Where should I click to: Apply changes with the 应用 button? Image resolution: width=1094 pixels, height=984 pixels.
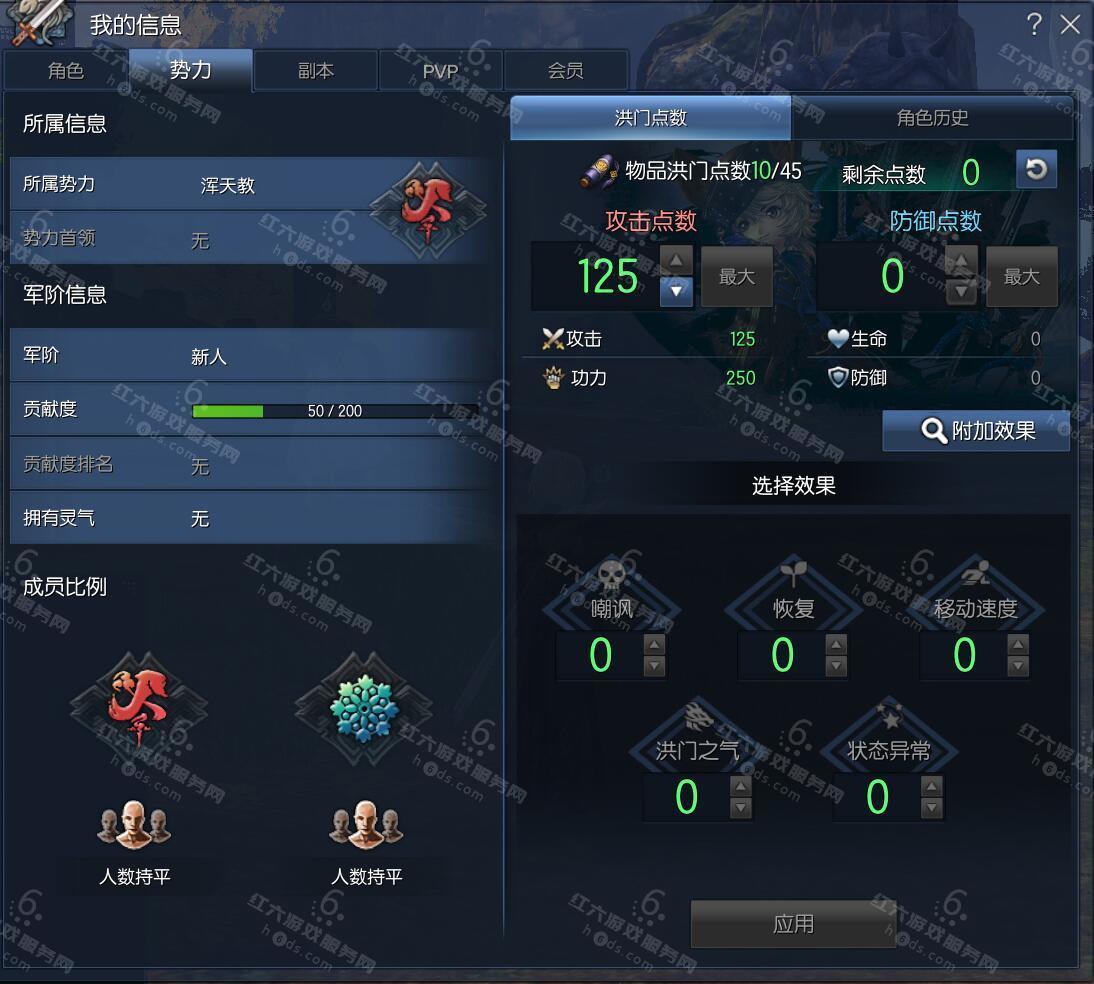pos(792,924)
